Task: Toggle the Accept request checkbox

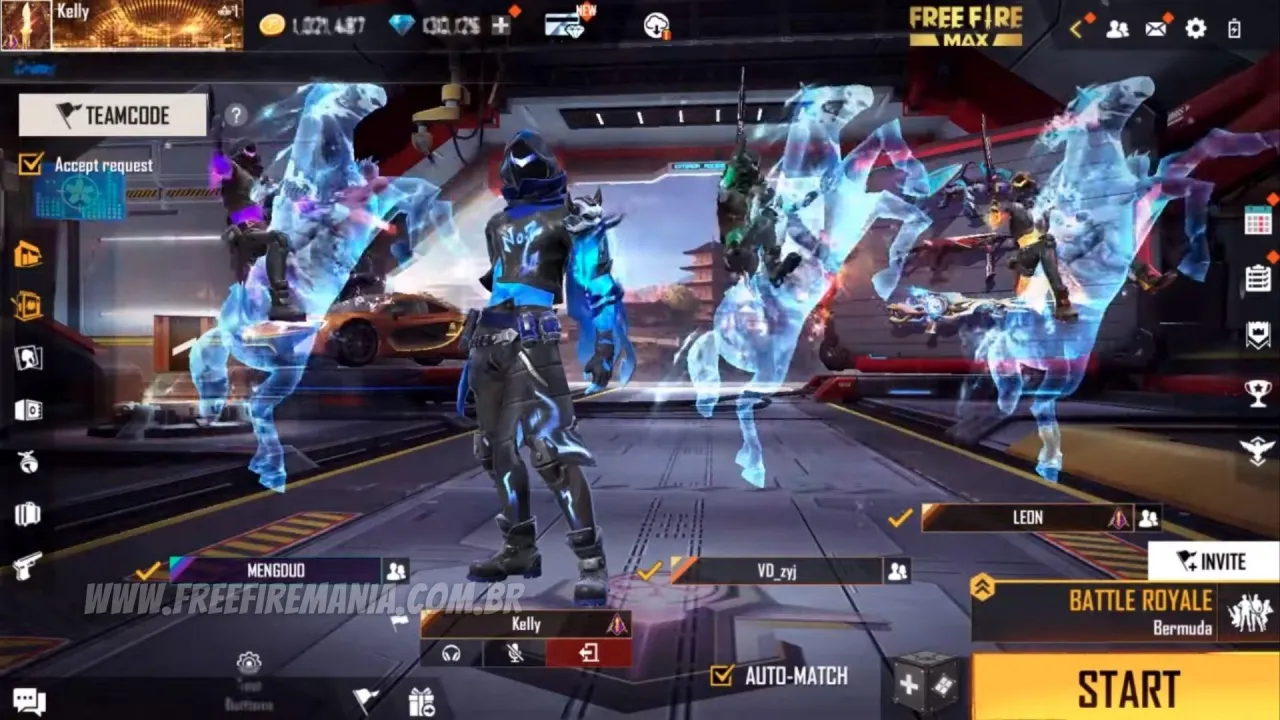Action: [31, 164]
